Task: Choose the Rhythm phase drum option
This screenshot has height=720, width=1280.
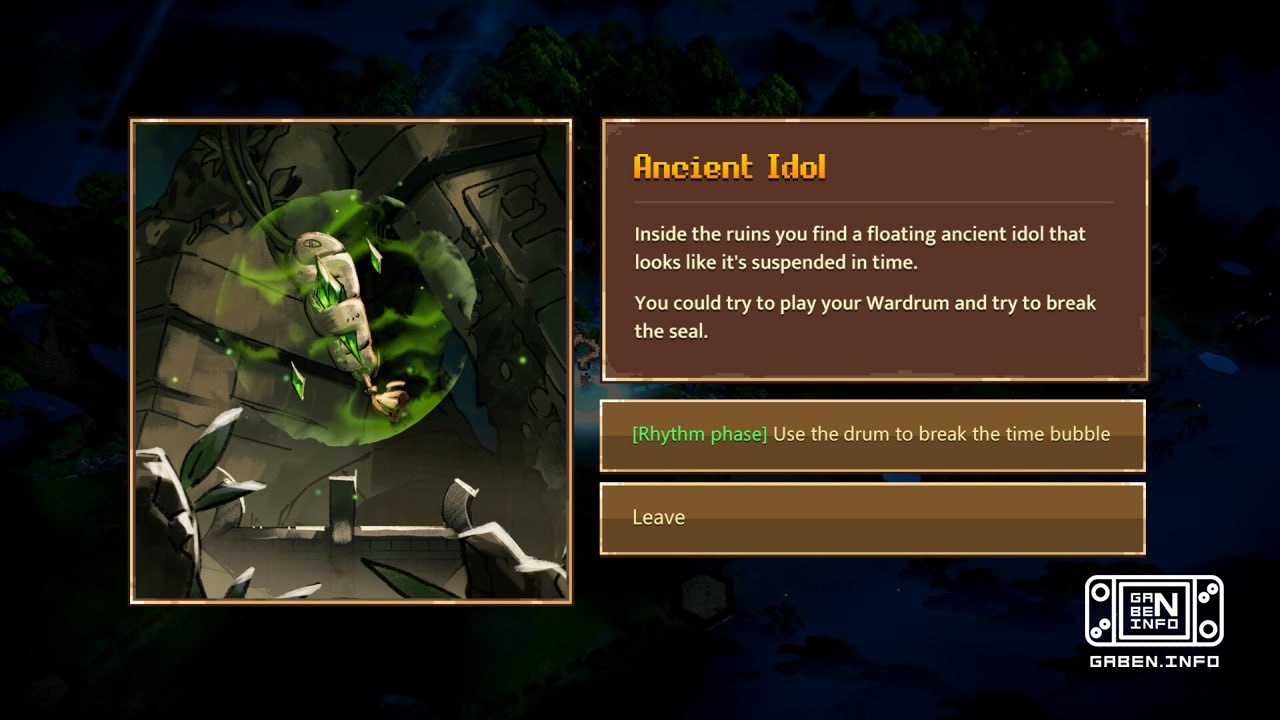Action: [x=872, y=435]
